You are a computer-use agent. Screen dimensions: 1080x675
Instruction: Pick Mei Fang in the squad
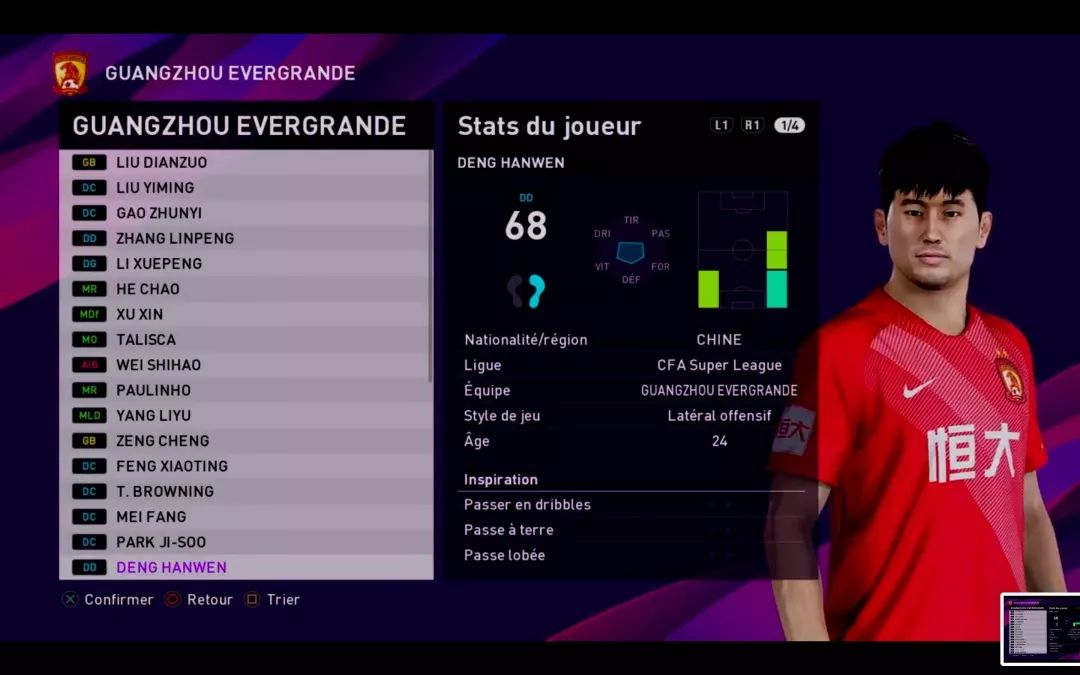click(x=245, y=517)
